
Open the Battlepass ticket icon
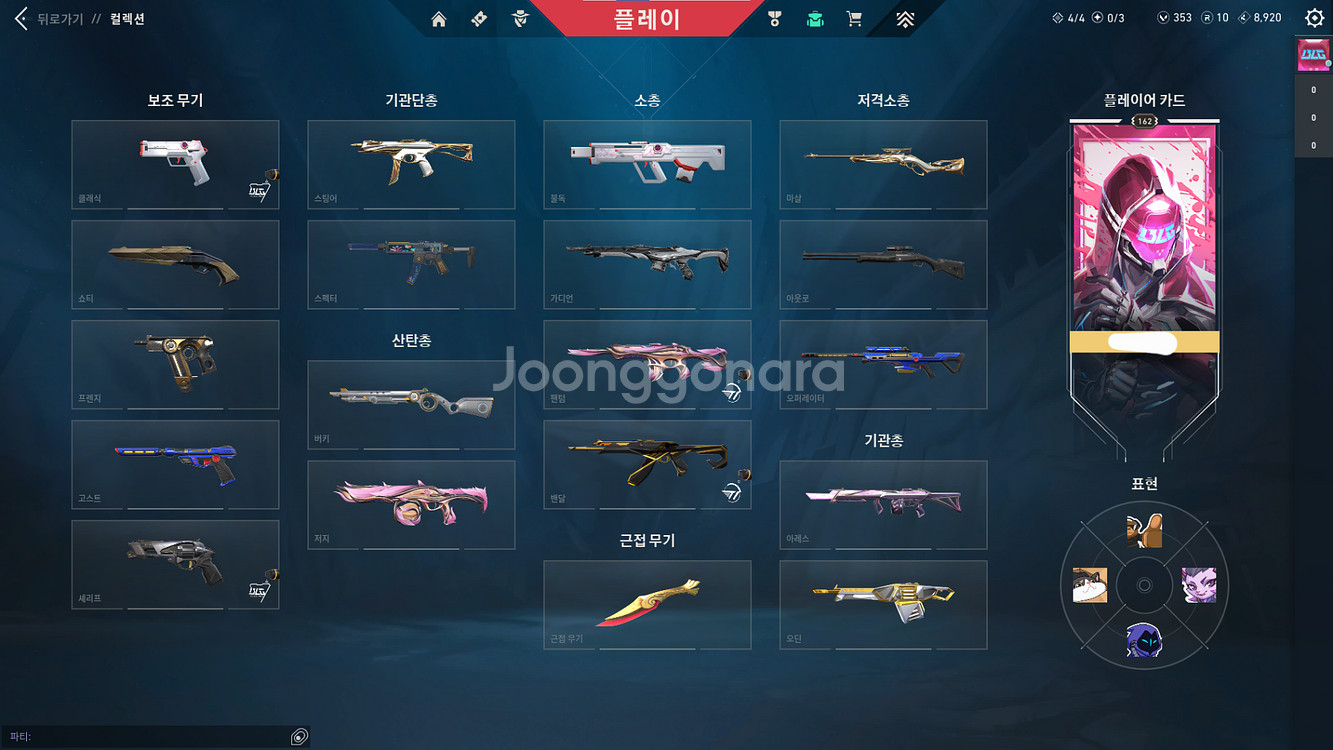pyautogui.click(x=478, y=17)
